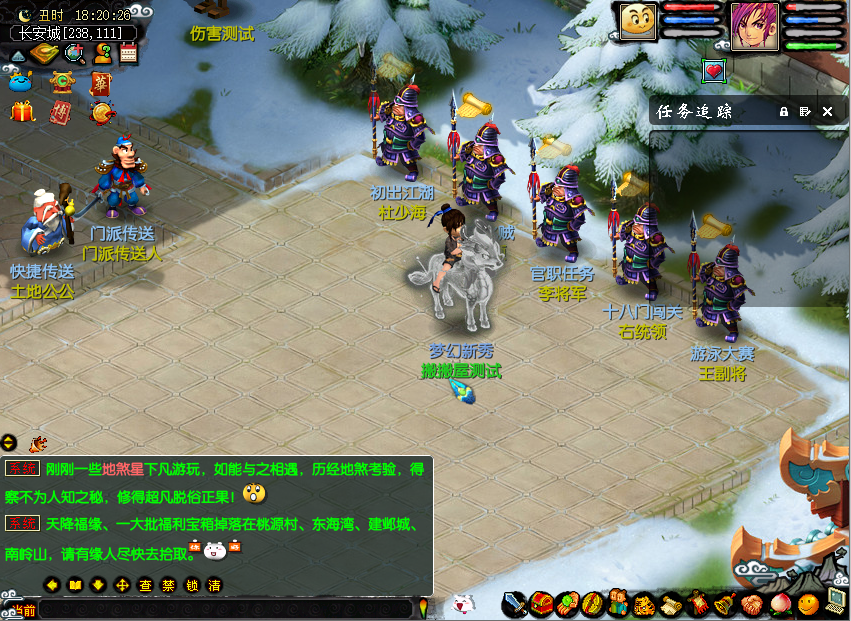Image resolution: width=851 pixels, height=621 pixels.
Task: Open the red treasure chest inventory
Action: 542,604
